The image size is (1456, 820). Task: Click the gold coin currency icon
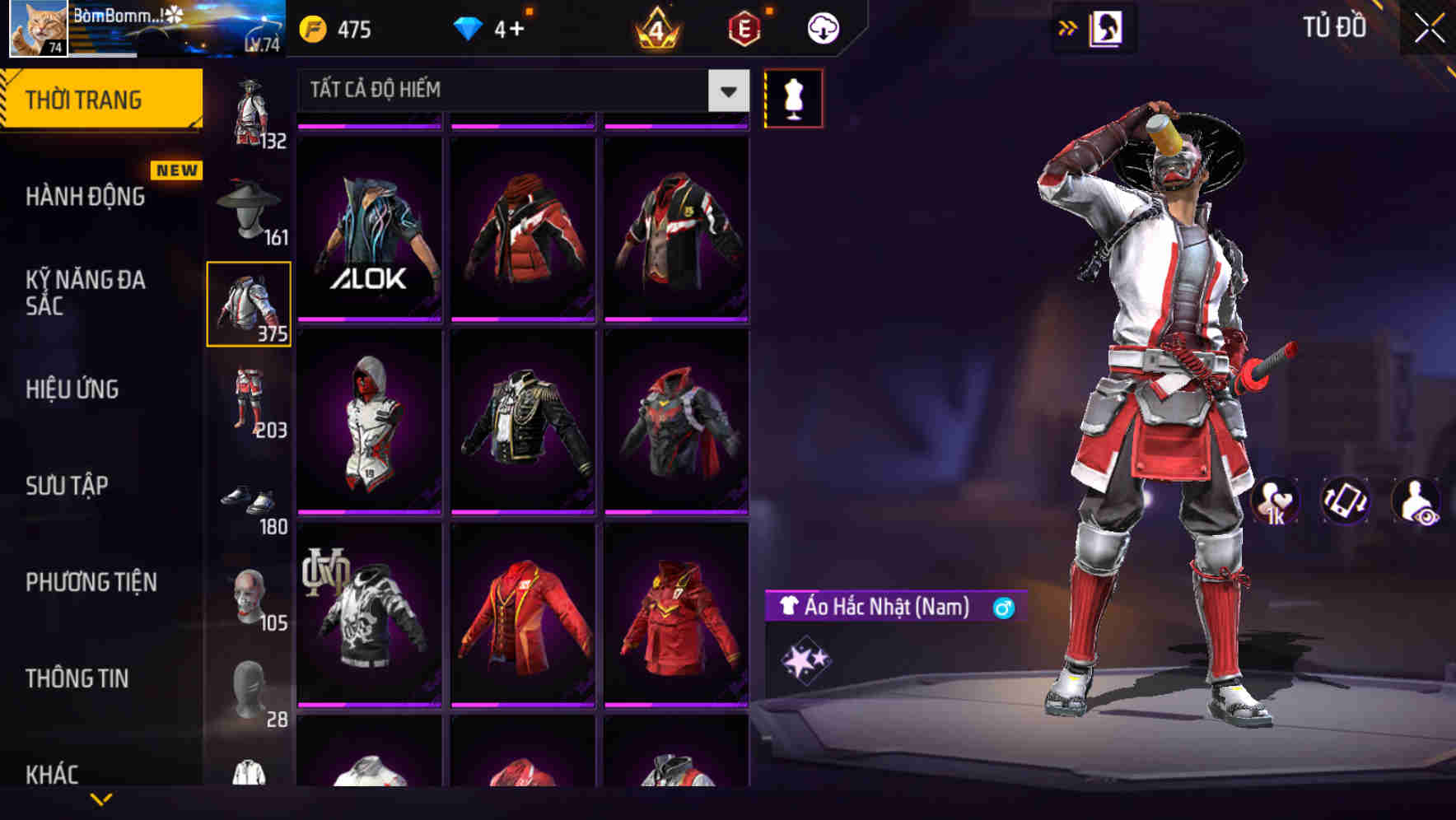coord(311,27)
